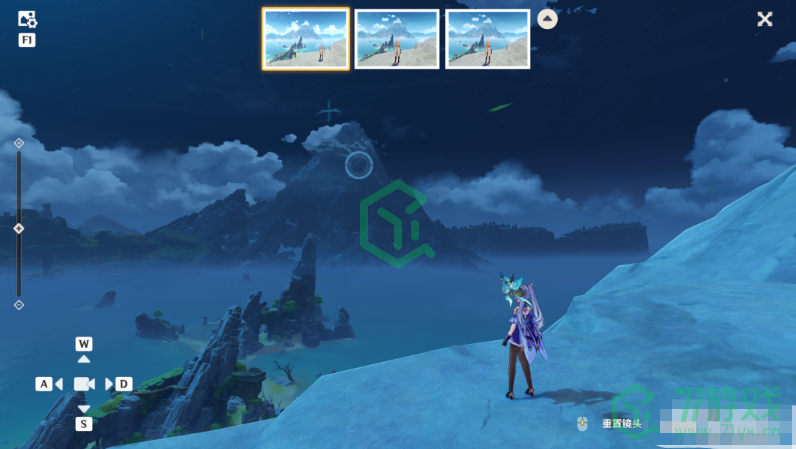Set the vertical slider to its top diamond marker
Viewport: 796px width, 449px height.
tap(19, 143)
